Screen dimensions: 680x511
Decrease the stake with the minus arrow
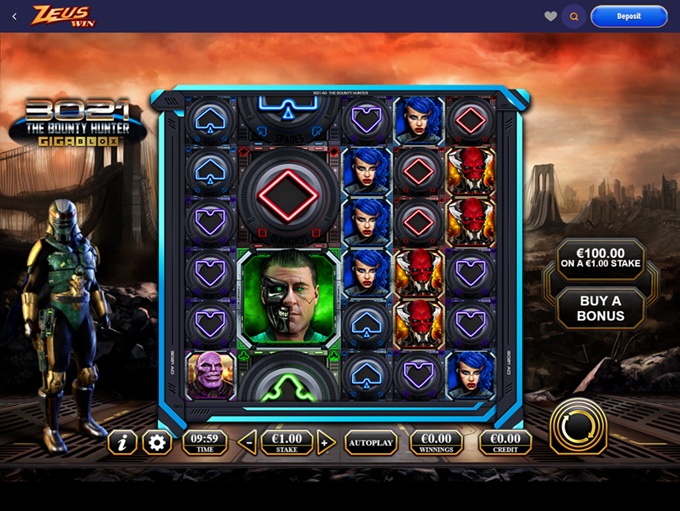(x=249, y=442)
